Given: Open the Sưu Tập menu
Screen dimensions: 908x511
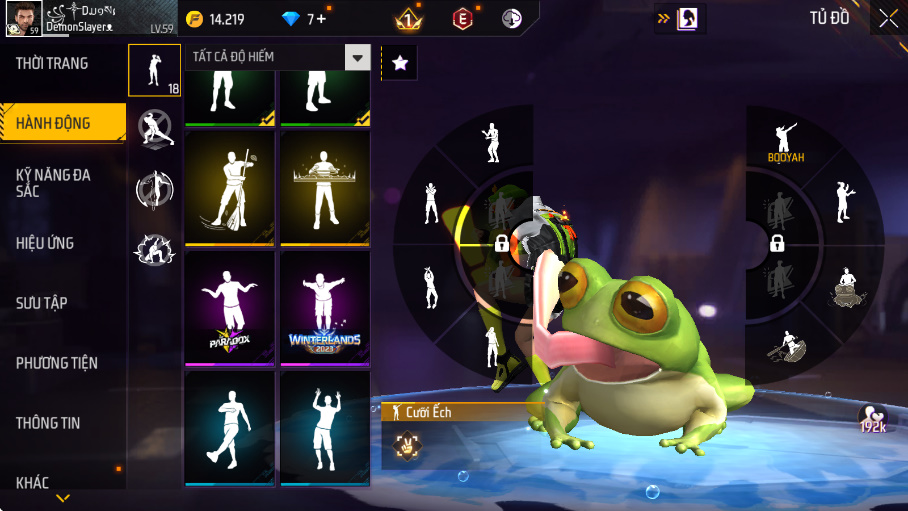Looking at the screenshot, I should [42, 303].
